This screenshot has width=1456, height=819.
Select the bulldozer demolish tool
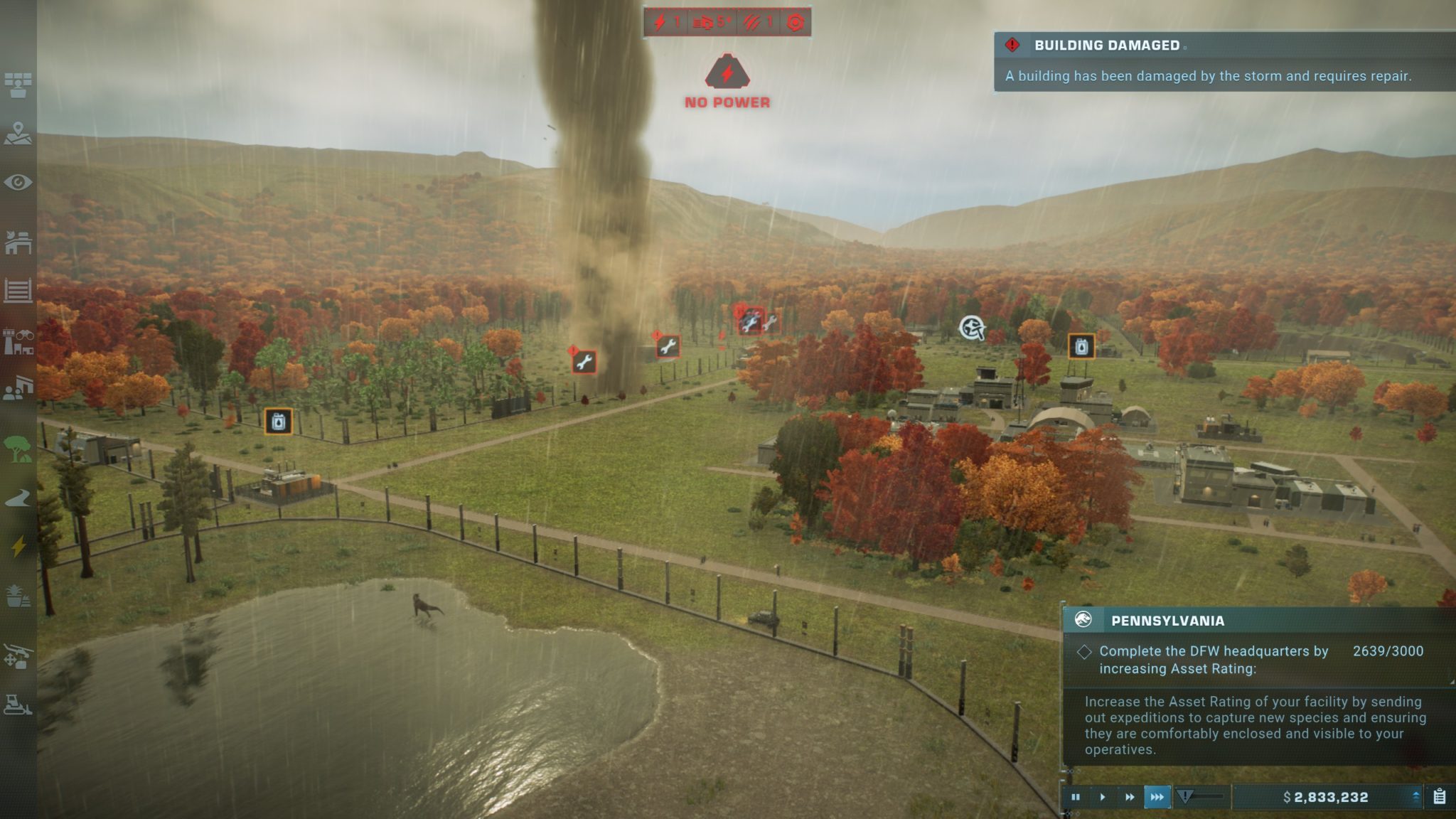tap(18, 705)
